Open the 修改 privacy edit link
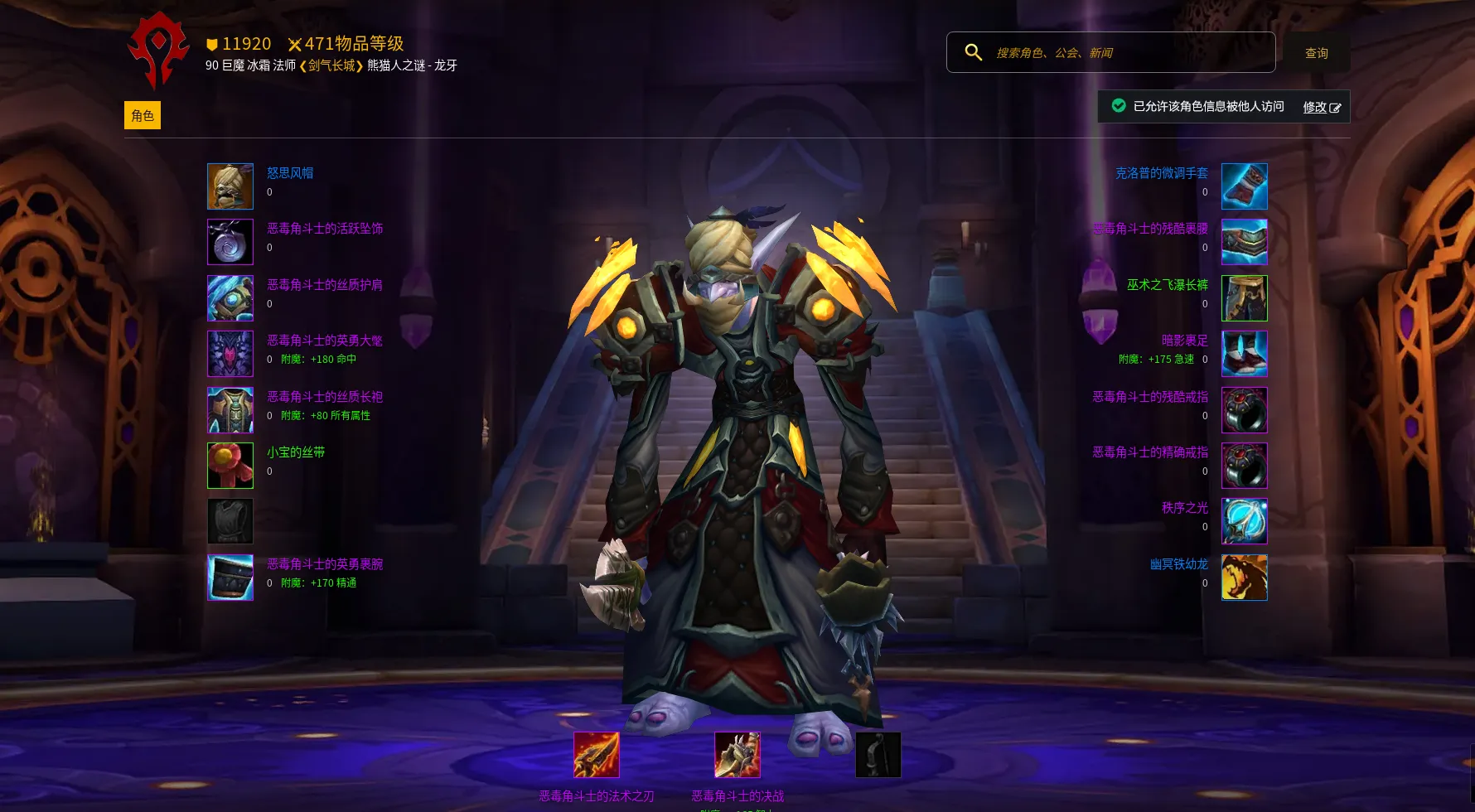Screen dimensions: 1475x812 point(1321,107)
